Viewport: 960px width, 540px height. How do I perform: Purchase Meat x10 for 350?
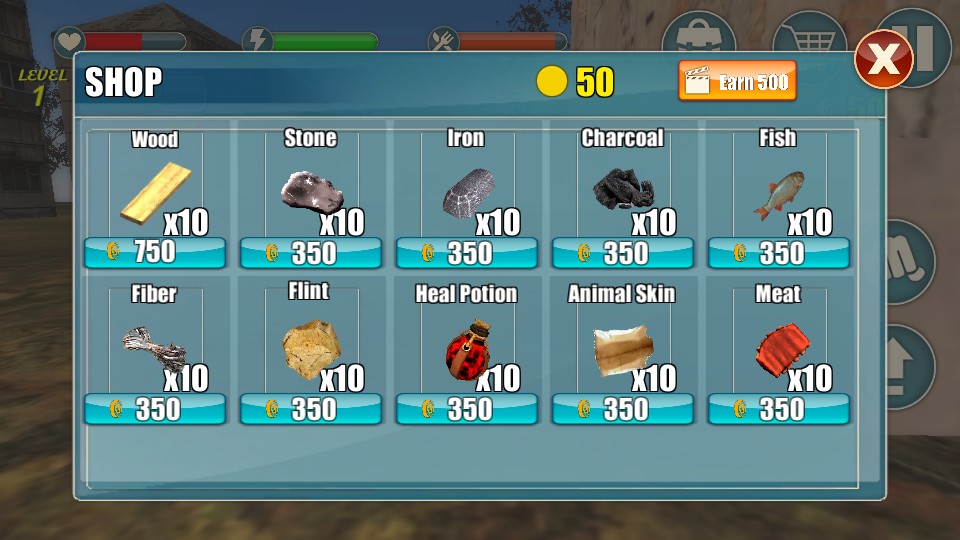click(x=779, y=409)
